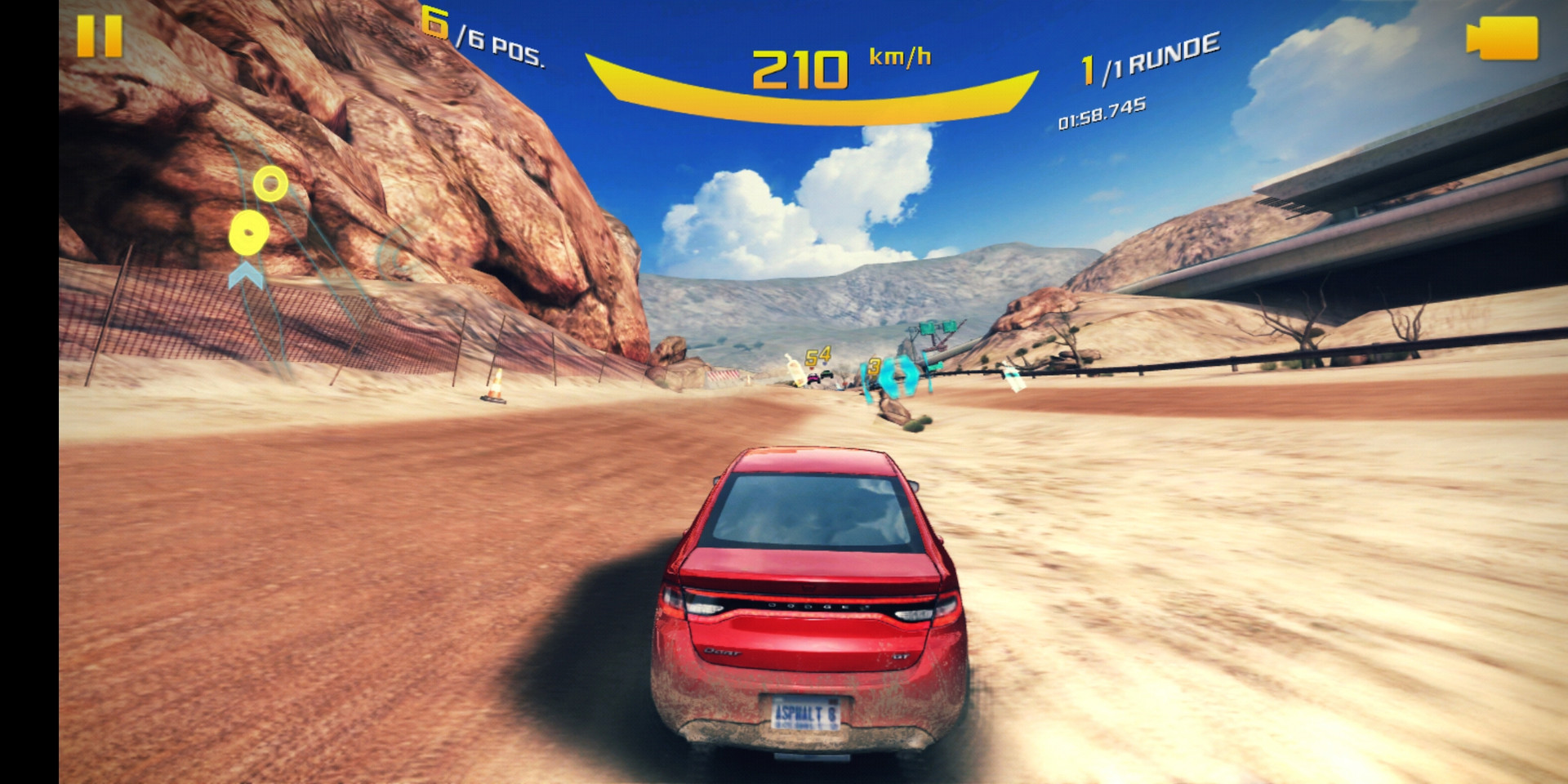Pause the race
This screenshot has height=784, width=1568.
(100, 37)
